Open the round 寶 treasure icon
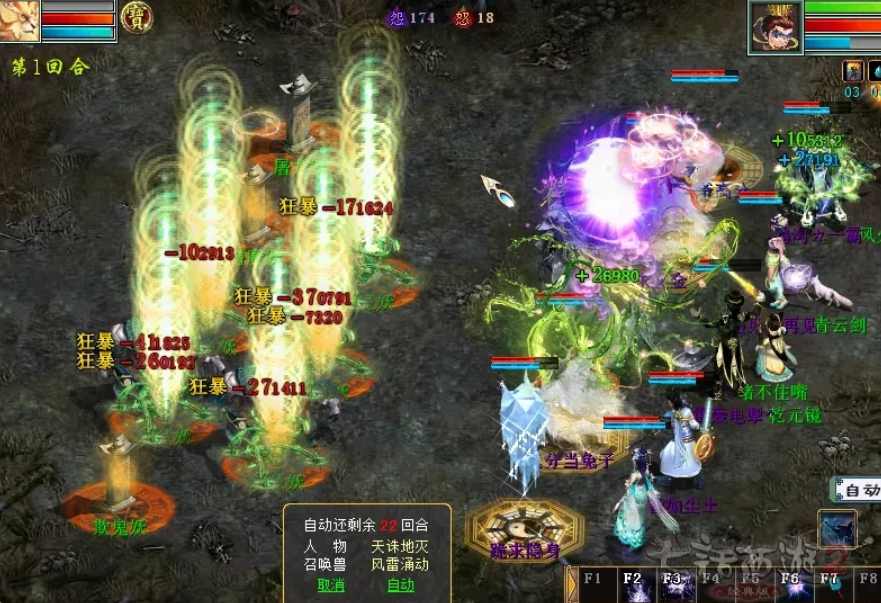The height and width of the screenshot is (603, 881). point(136,17)
